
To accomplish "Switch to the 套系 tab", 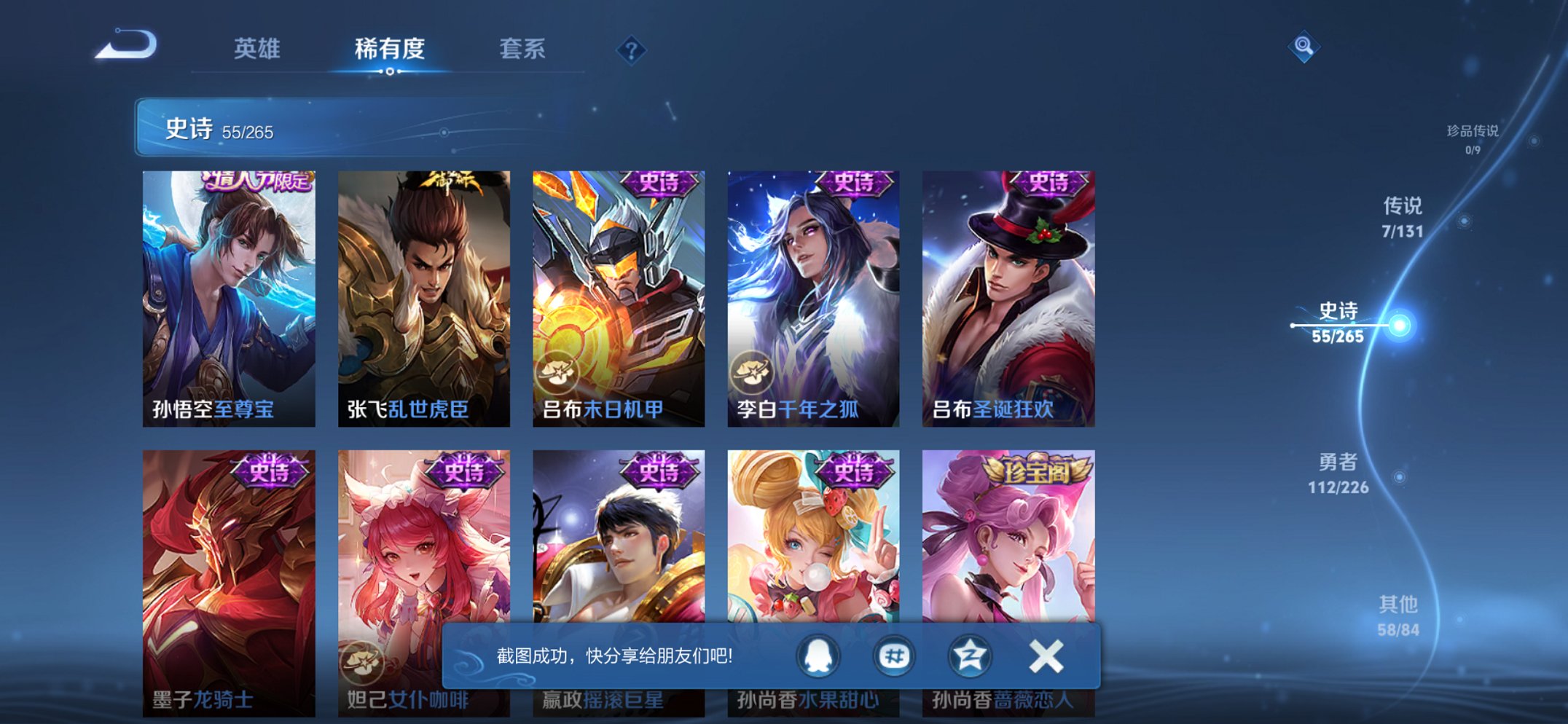I will tap(522, 48).
